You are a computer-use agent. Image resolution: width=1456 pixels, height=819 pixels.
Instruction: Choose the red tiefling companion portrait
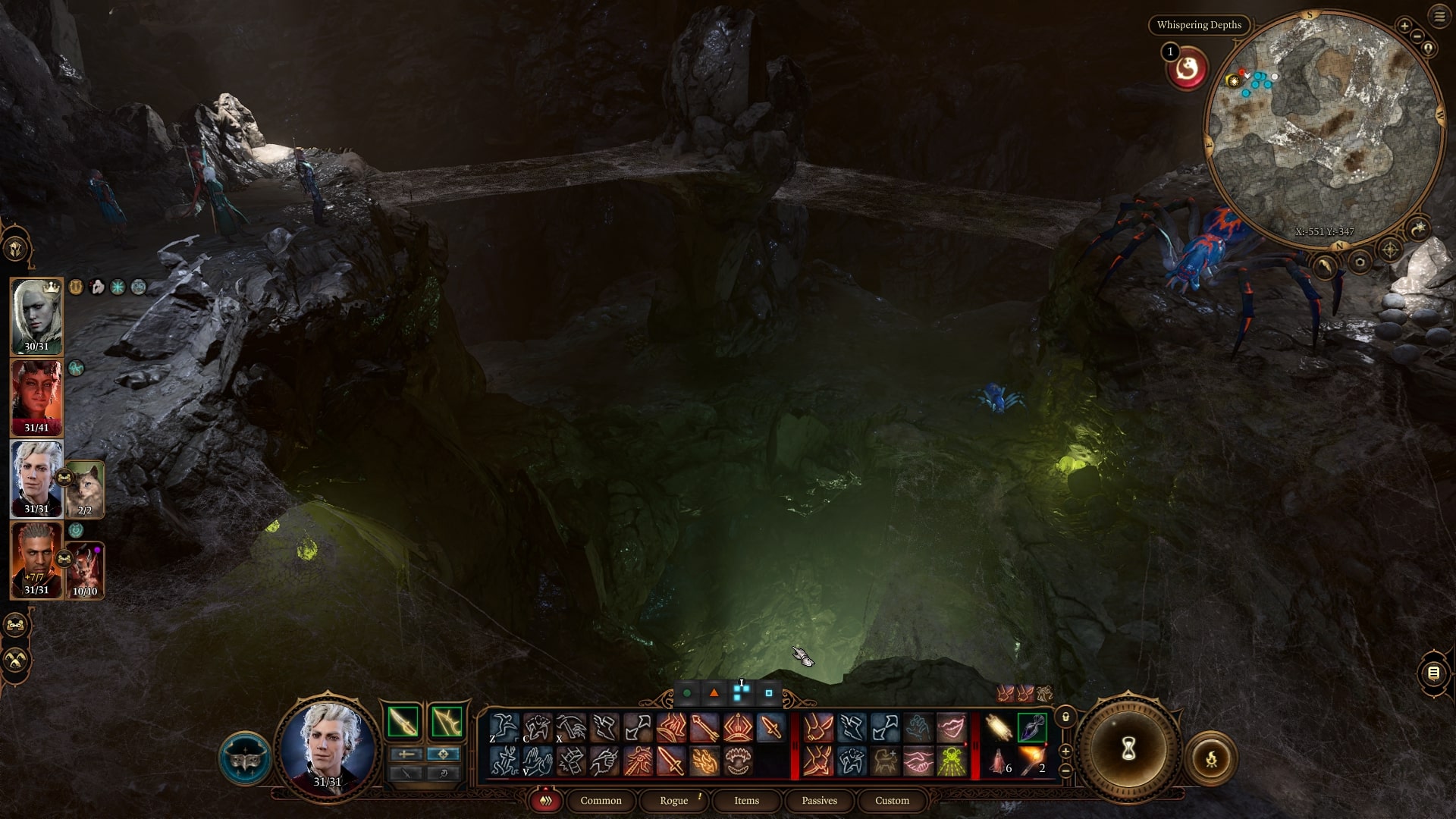click(36, 397)
